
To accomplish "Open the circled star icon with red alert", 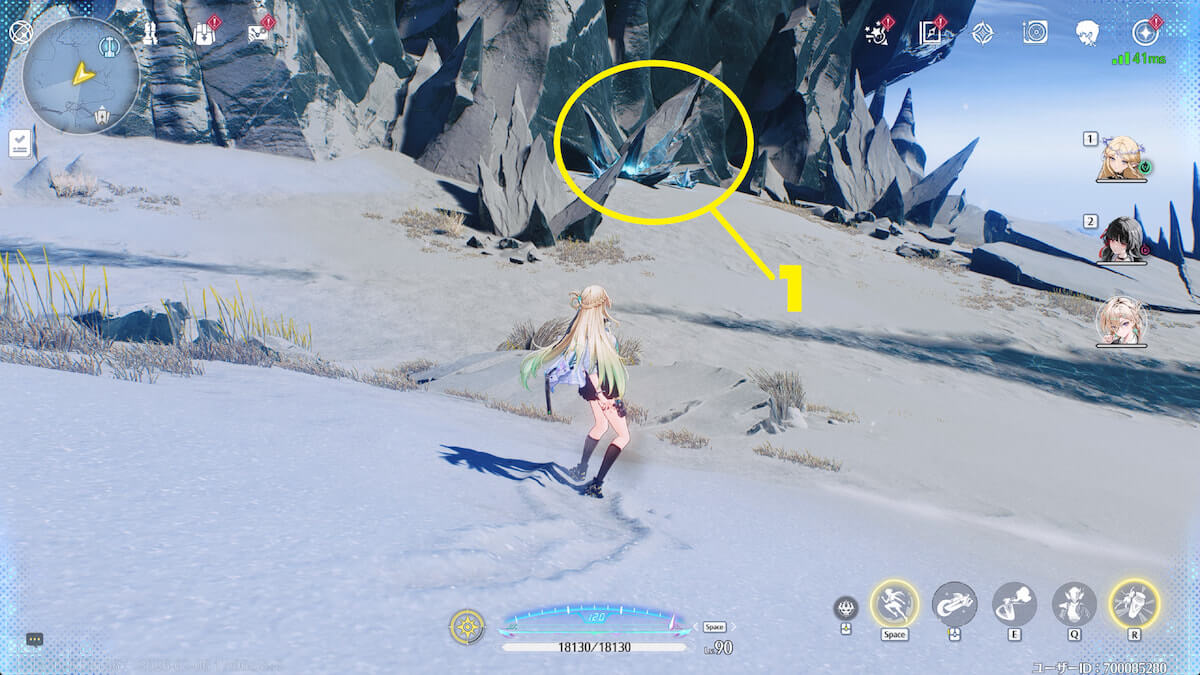I will [1147, 33].
